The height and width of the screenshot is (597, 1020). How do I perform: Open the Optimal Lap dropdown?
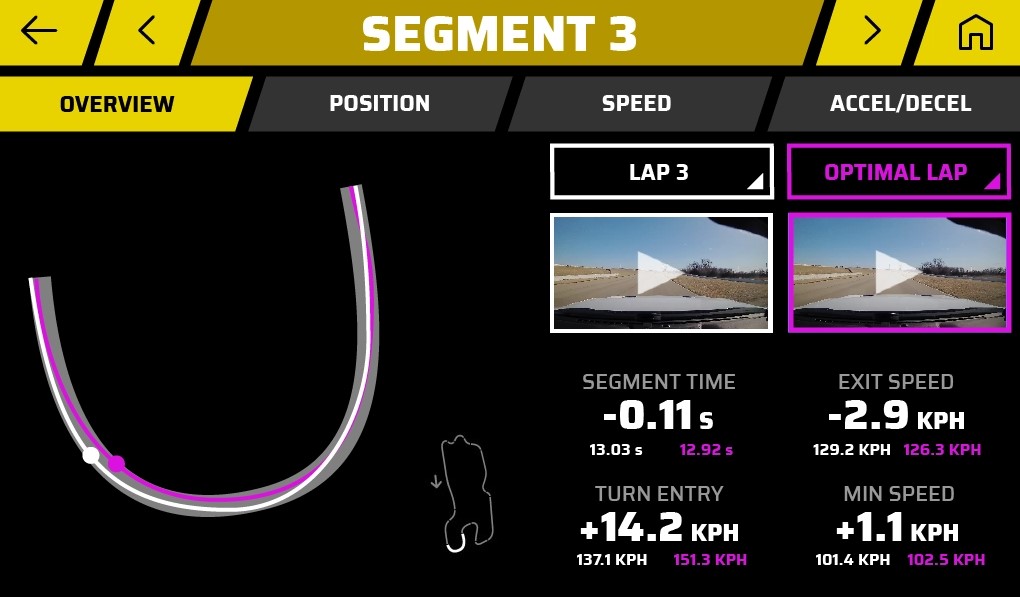897,172
